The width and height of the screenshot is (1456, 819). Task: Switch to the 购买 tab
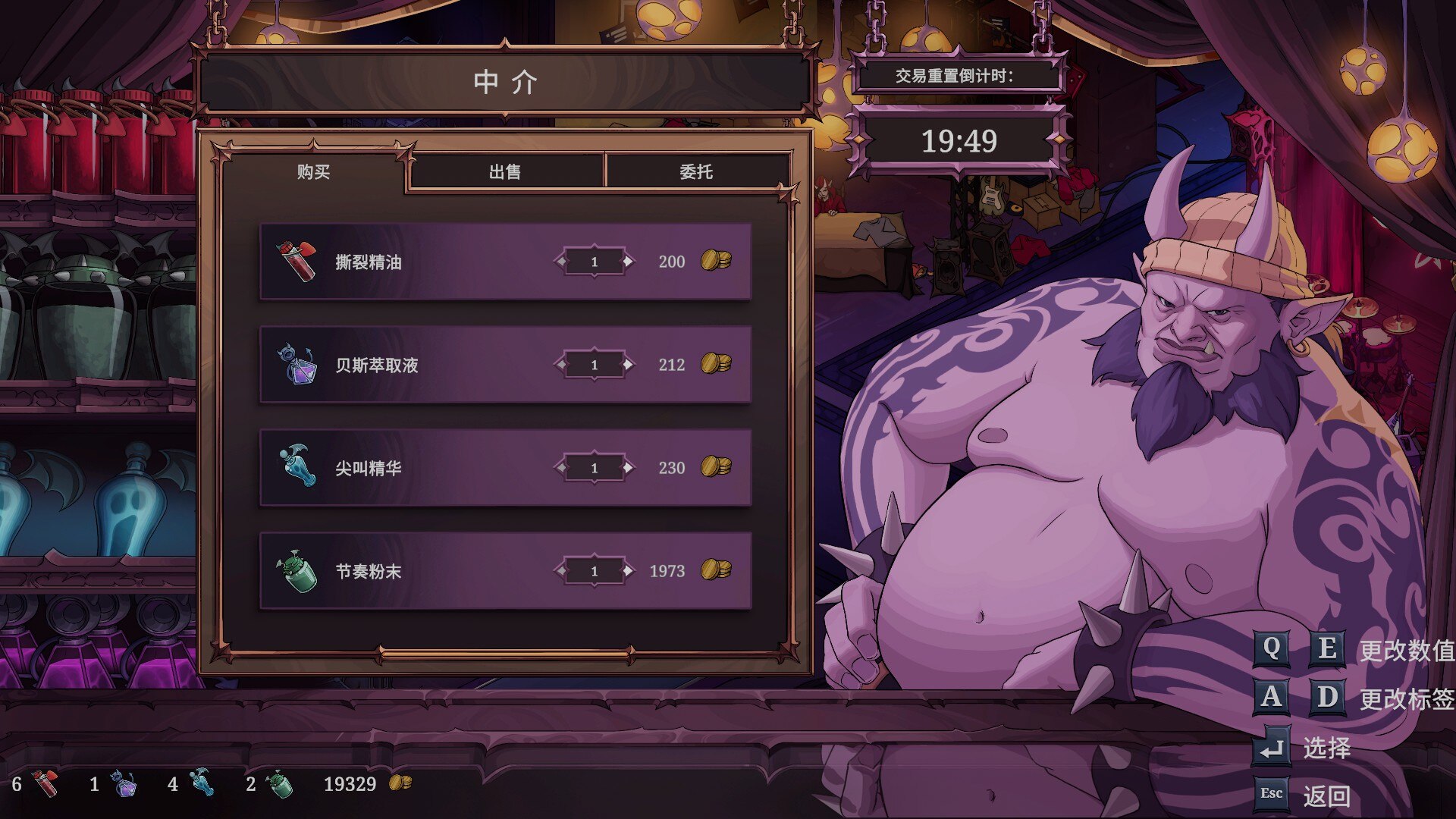pos(313,172)
